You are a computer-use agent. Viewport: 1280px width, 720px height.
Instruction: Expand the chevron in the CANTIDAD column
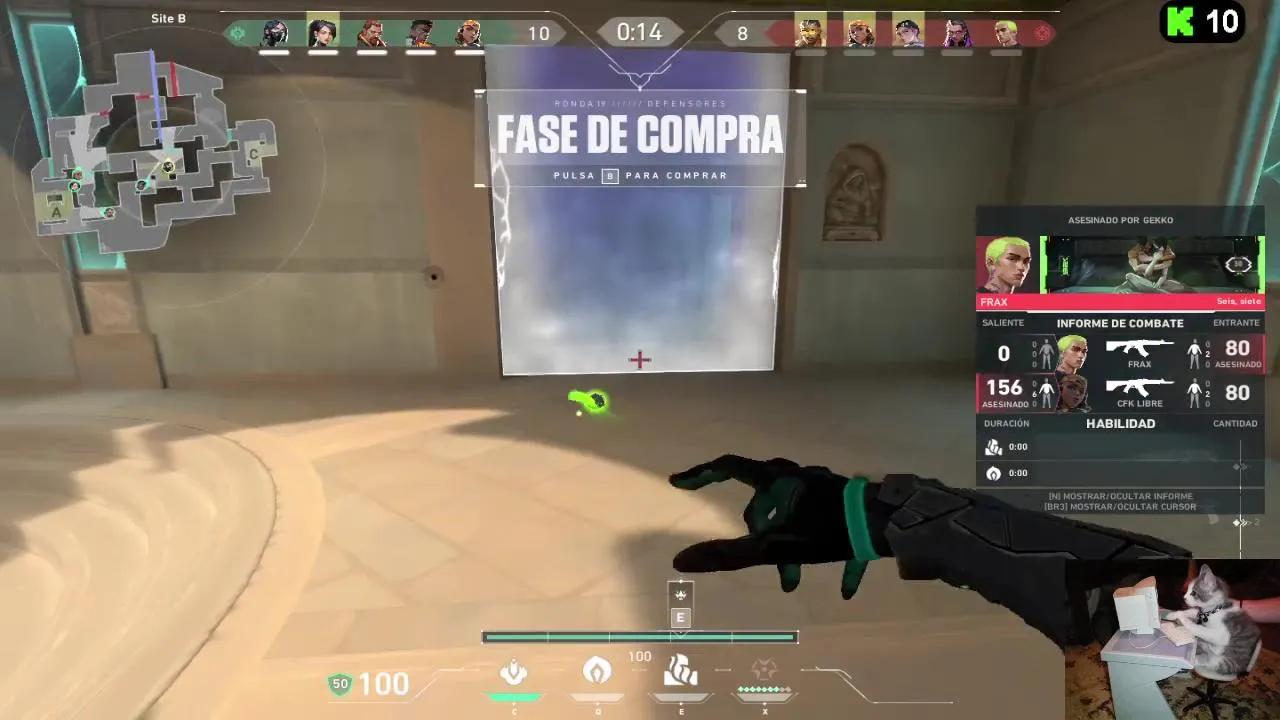click(1240, 466)
